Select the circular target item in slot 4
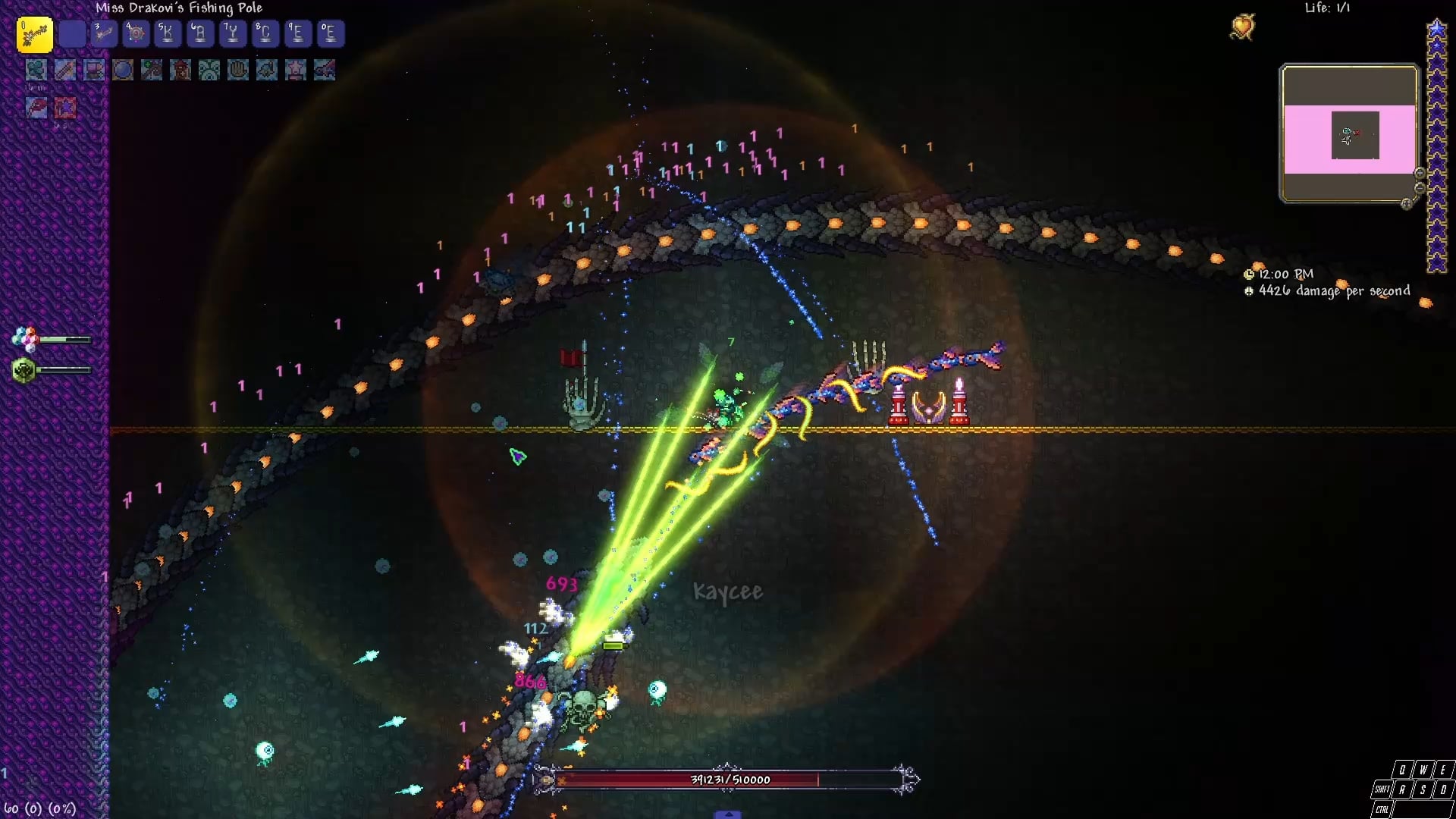 [x=136, y=33]
